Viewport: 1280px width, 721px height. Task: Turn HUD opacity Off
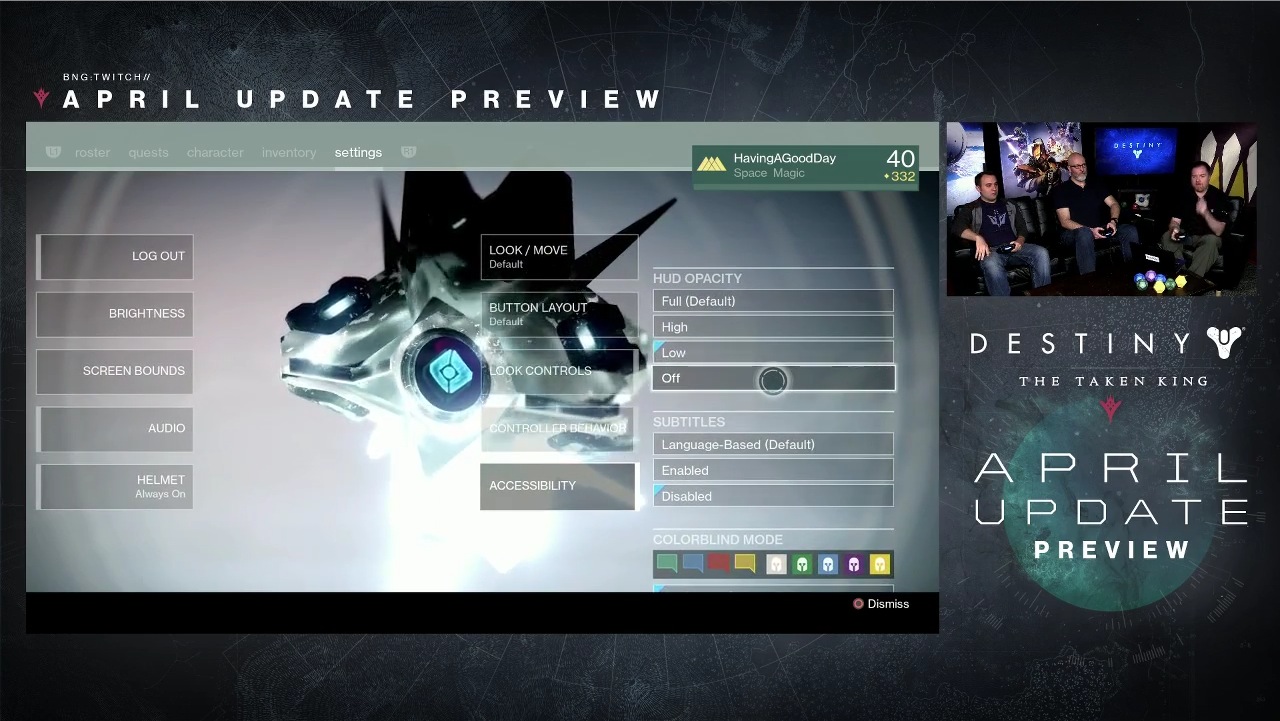click(773, 378)
